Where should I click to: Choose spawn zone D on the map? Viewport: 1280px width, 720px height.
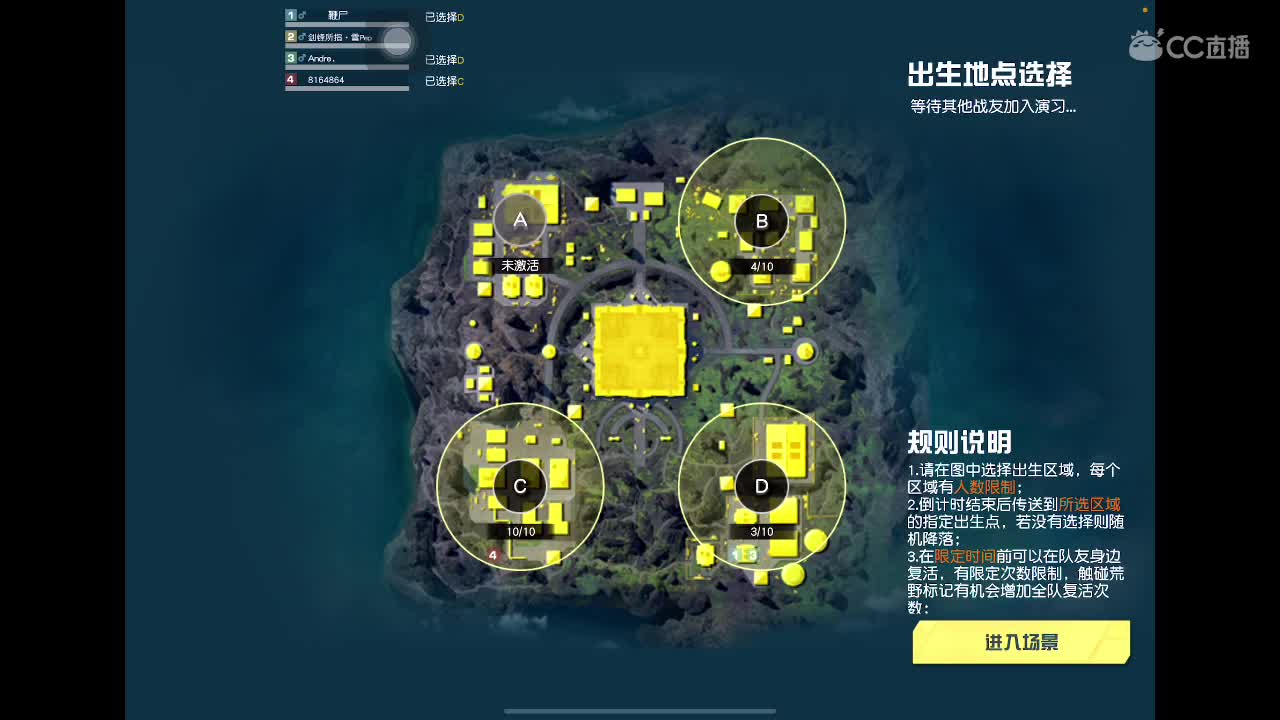(761, 487)
